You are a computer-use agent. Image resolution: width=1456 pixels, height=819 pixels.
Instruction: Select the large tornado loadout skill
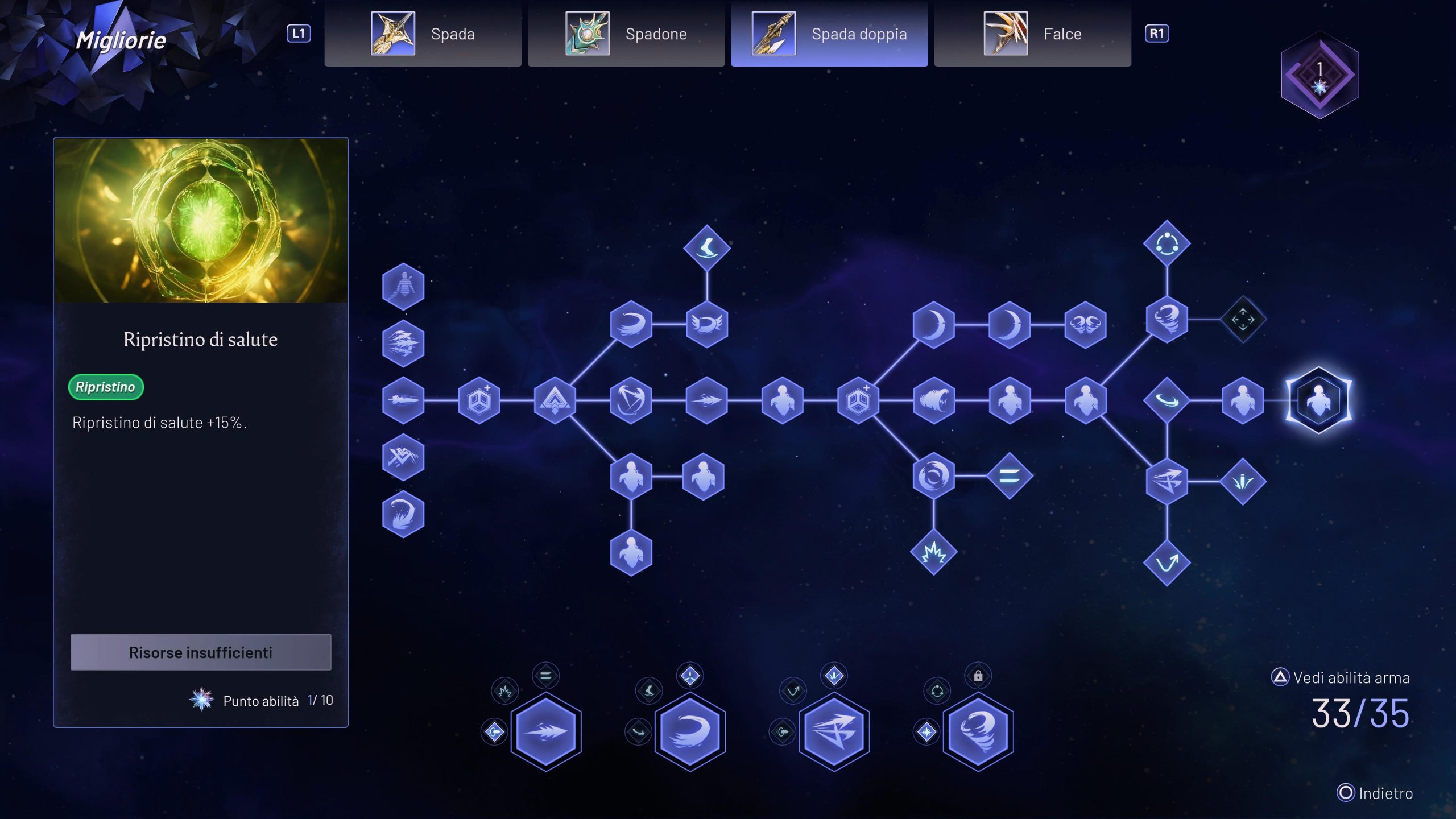click(x=978, y=731)
